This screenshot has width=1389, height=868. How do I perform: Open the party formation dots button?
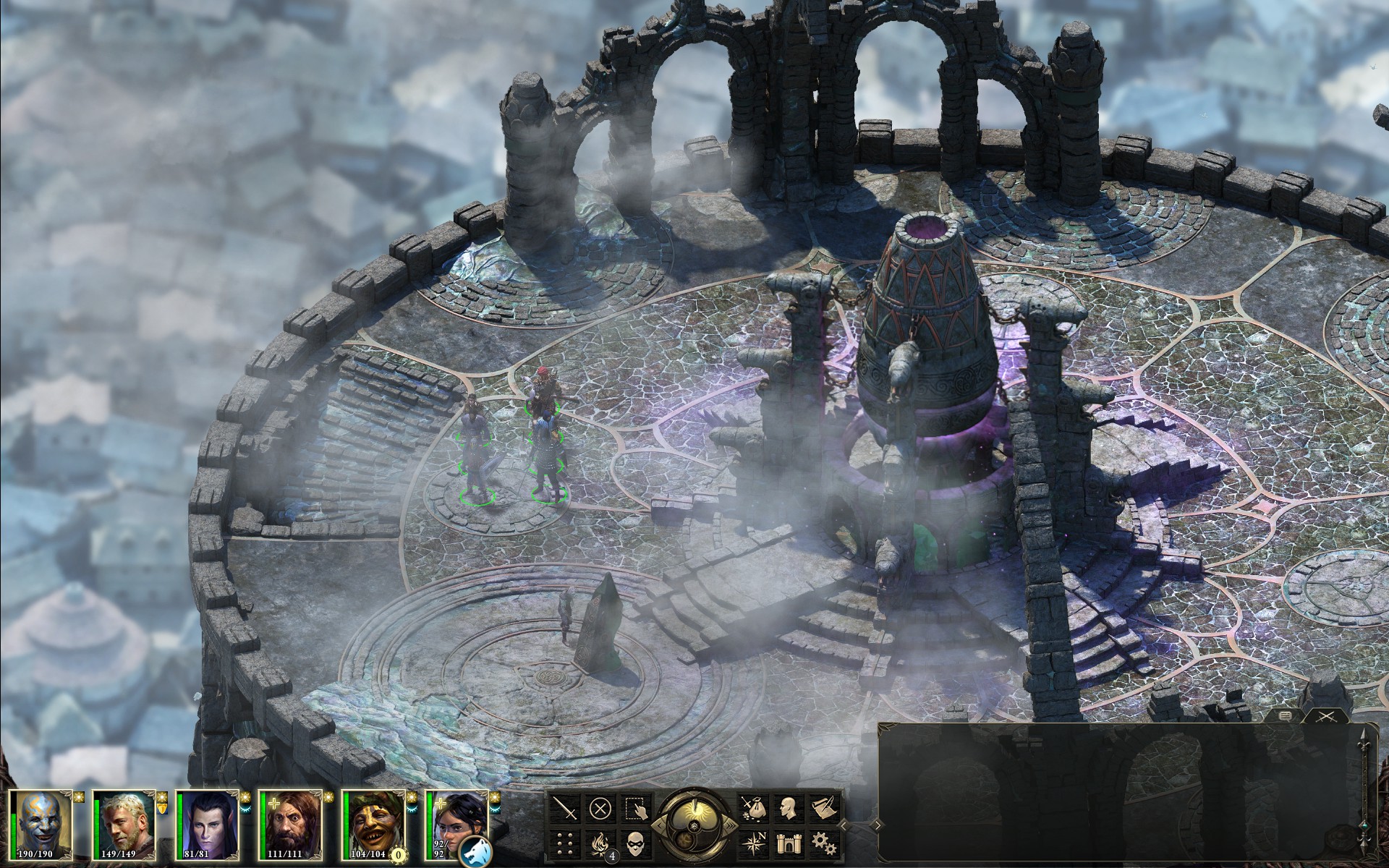569,841
